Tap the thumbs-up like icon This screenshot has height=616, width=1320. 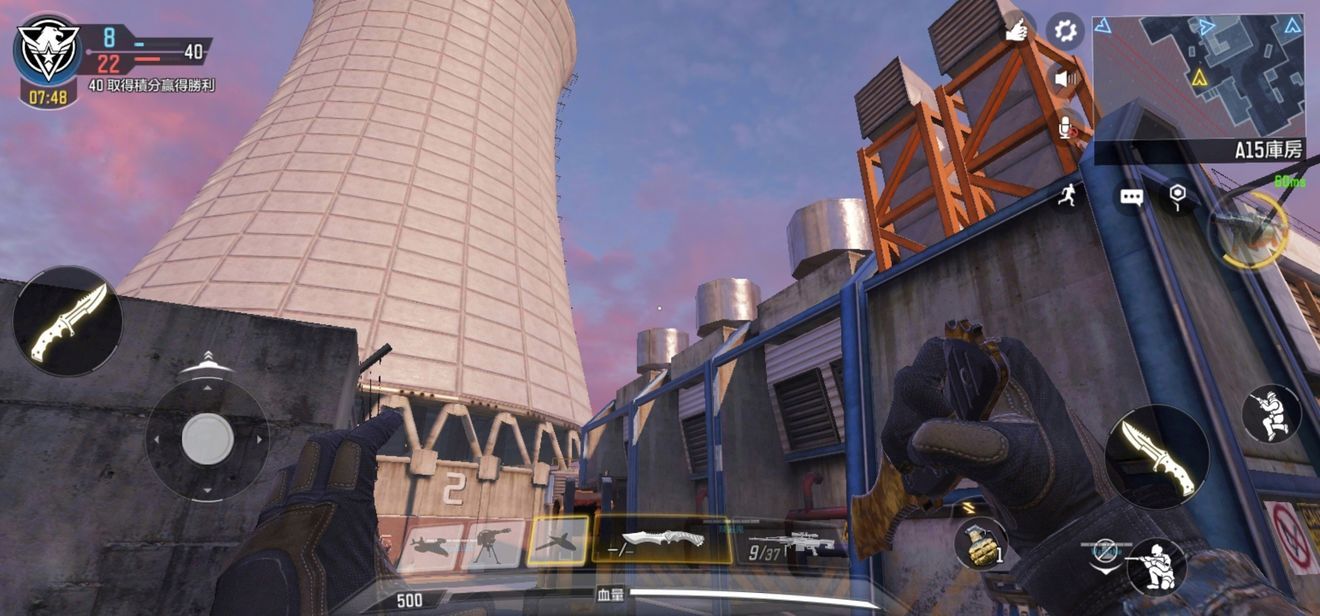1017,31
